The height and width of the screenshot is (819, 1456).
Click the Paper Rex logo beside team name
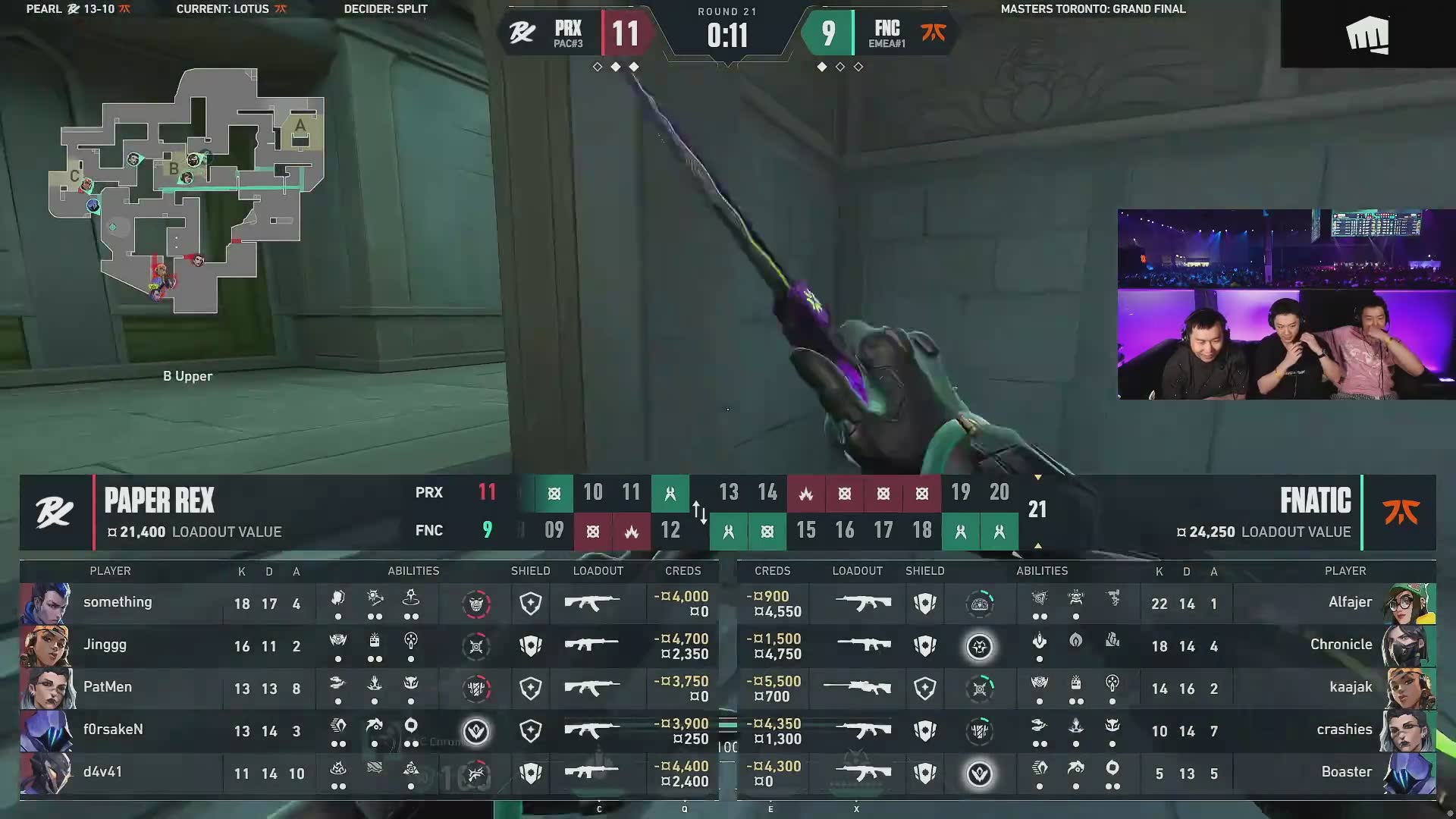55,513
